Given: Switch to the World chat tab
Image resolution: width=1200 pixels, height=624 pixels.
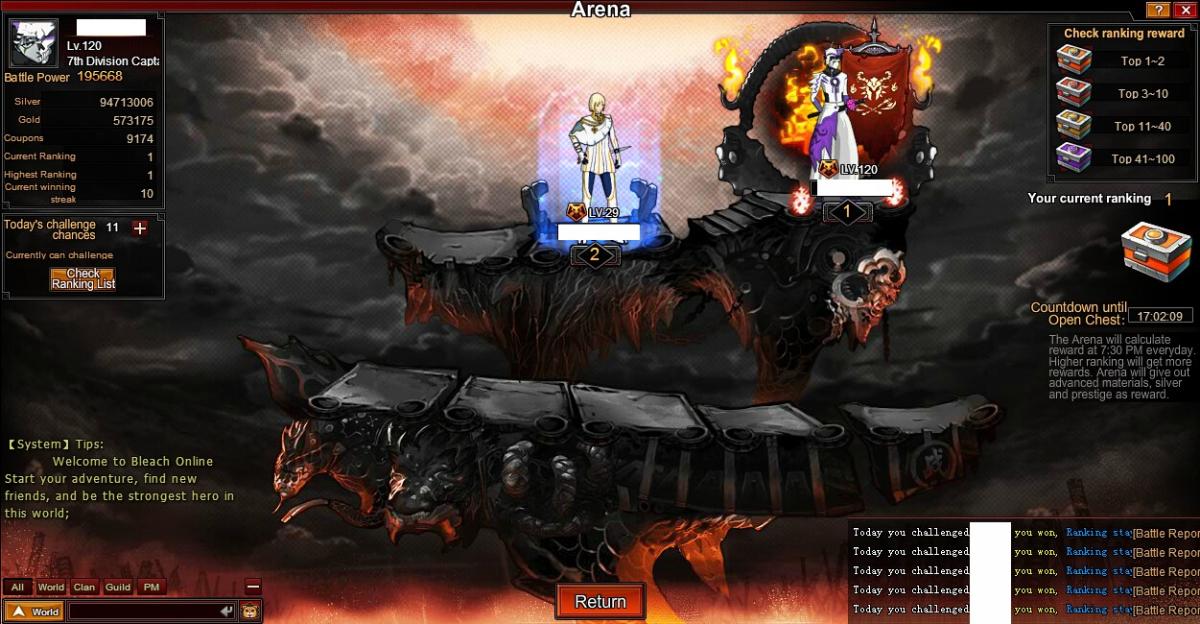Looking at the screenshot, I should (x=51, y=587).
